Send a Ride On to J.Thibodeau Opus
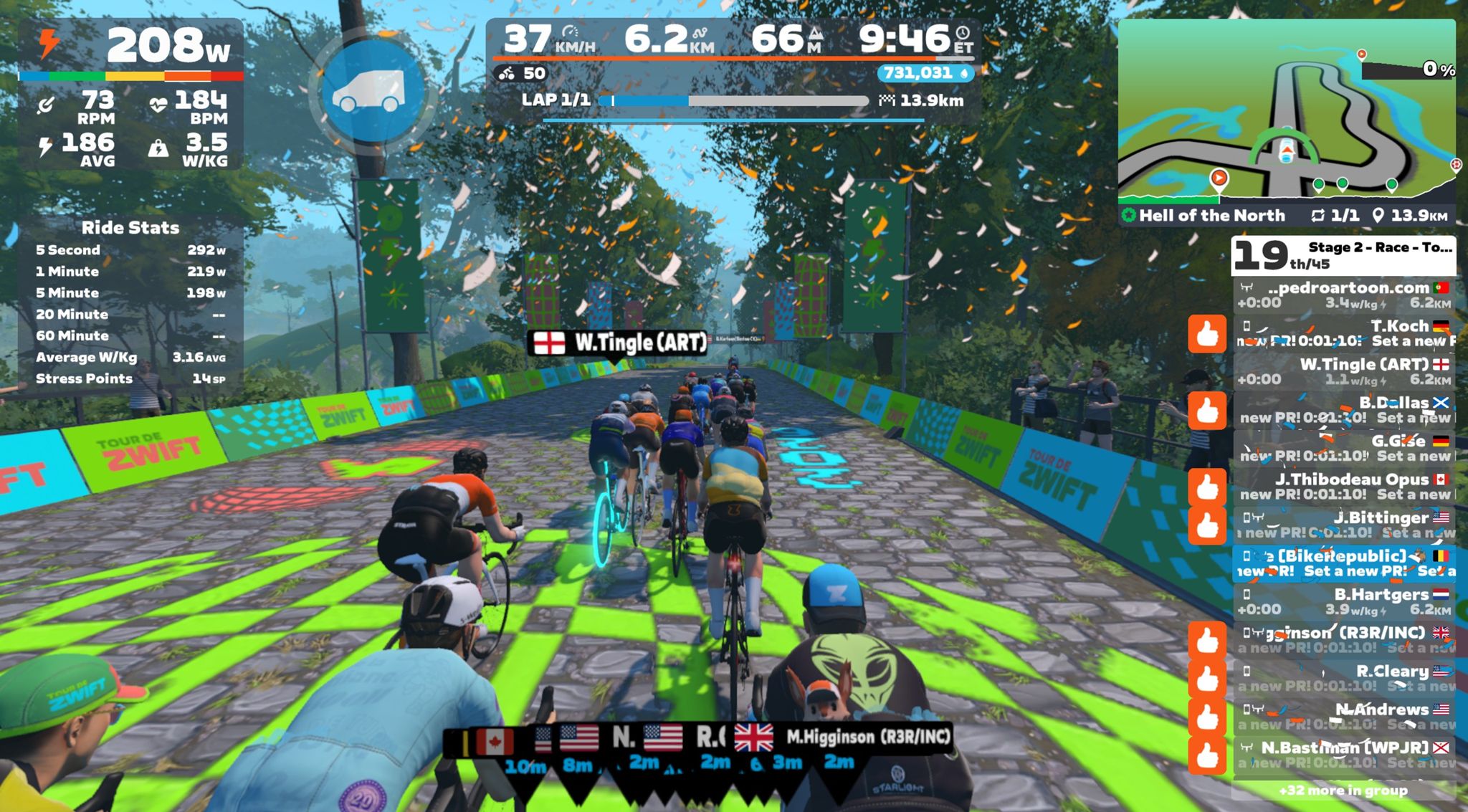 [1207, 487]
